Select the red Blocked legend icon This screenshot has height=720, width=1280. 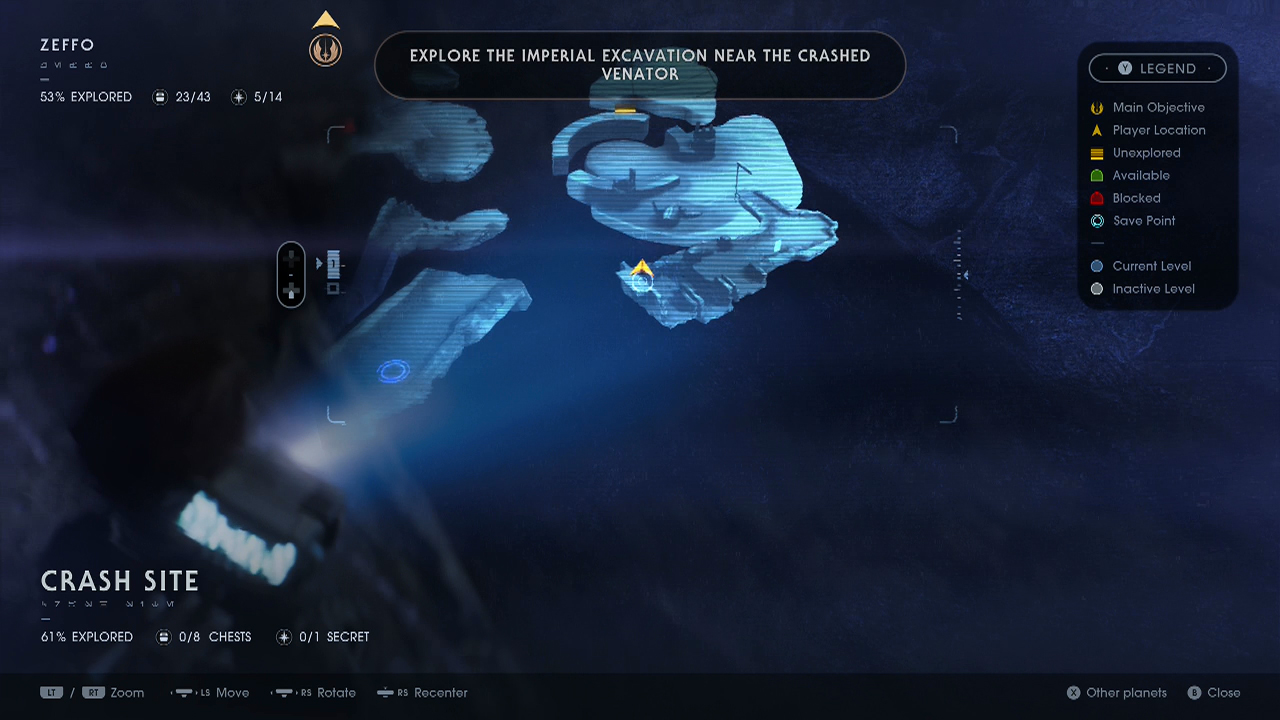[x=1096, y=198]
